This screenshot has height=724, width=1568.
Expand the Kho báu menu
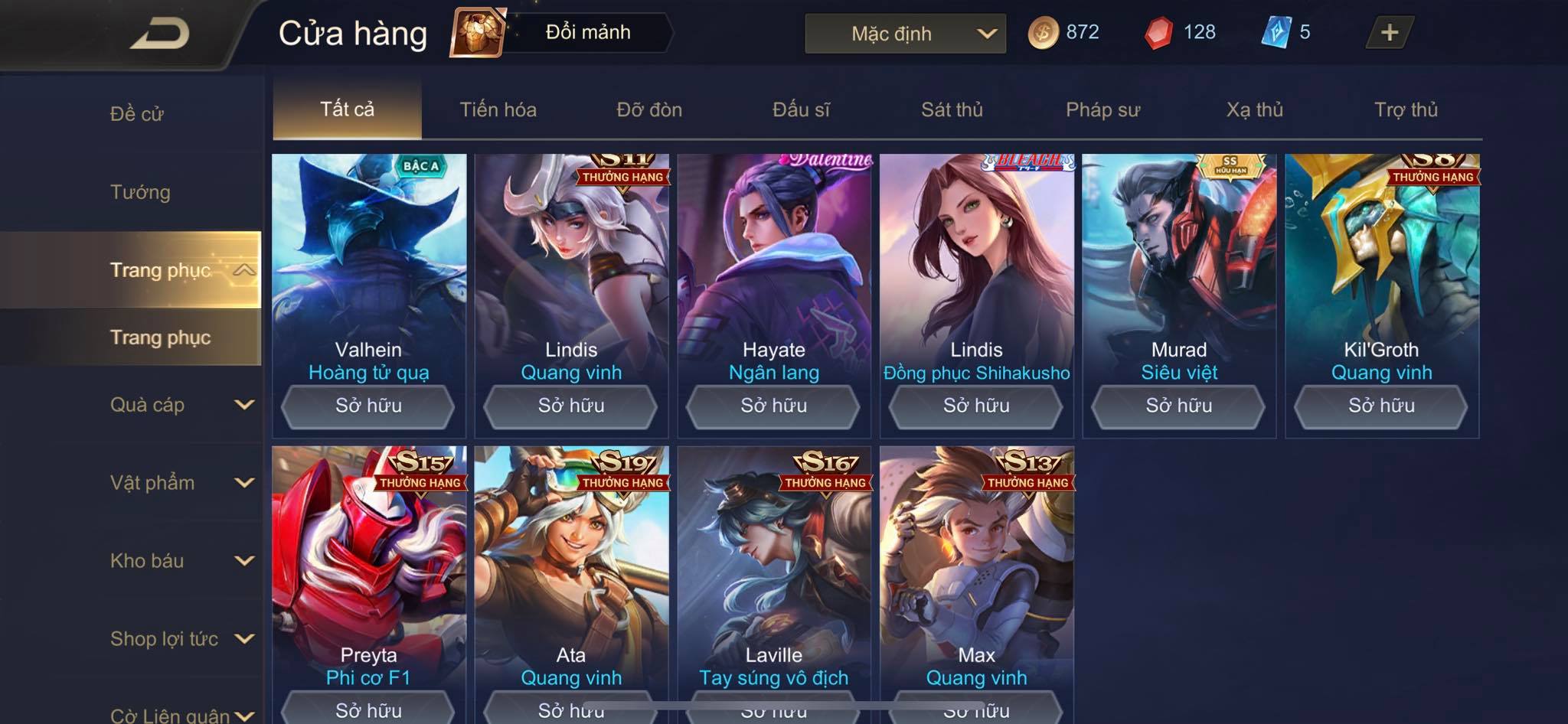(x=181, y=561)
